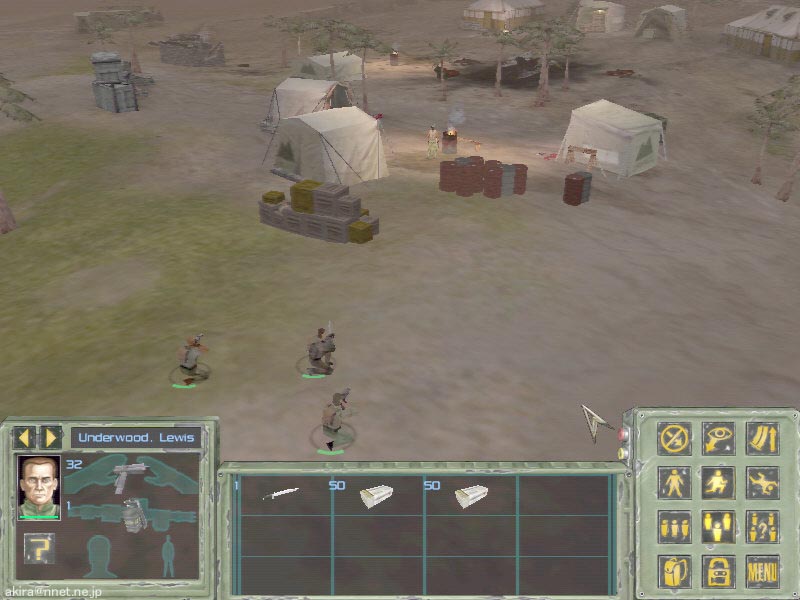Set the soldier to prone stance
This screenshot has height=600, width=800.
tap(762, 482)
